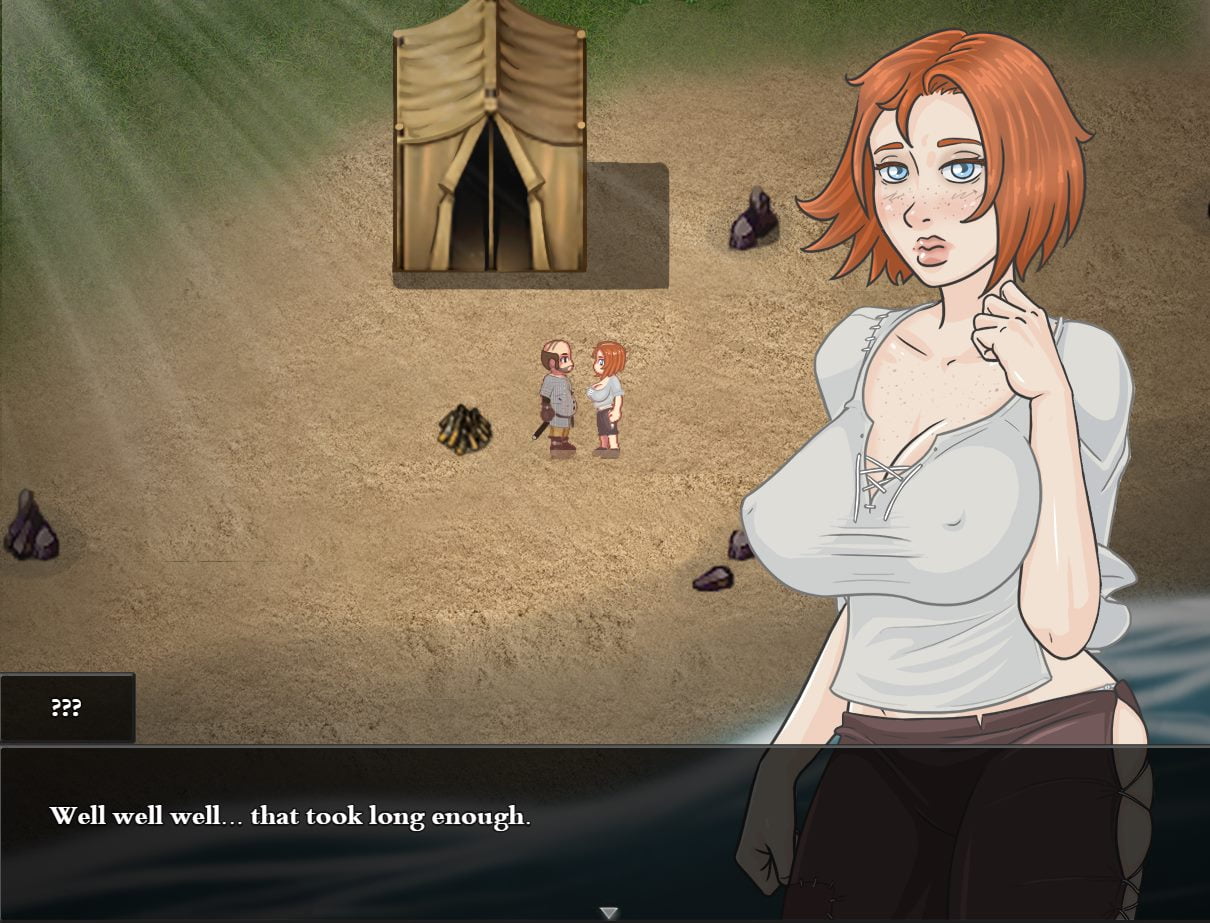Advance dialogue with the down arrow indicator
The height and width of the screenshot is (923, 1210).
(x=608, y=912)
